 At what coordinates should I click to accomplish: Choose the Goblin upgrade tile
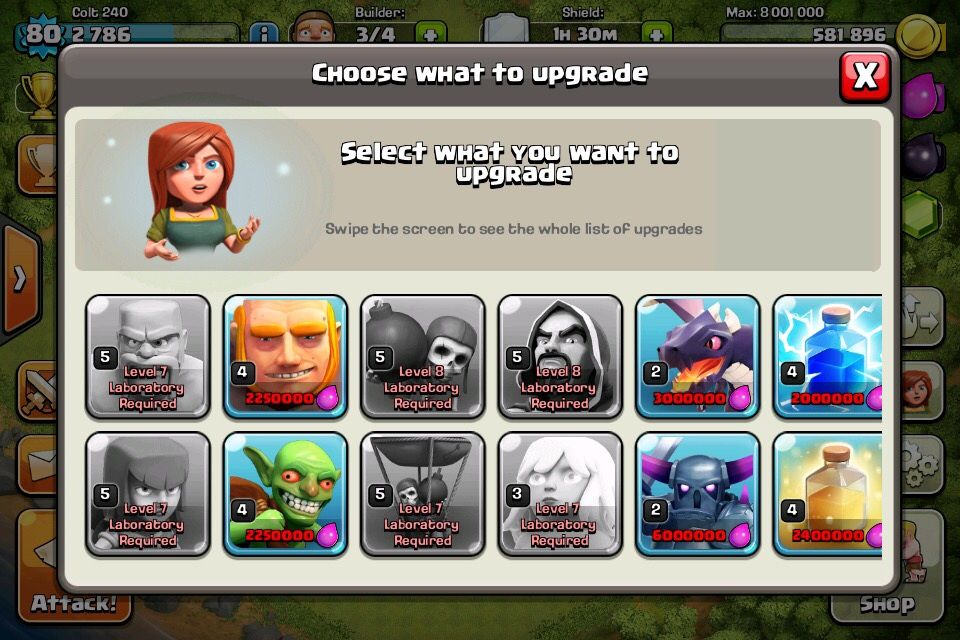[x=285, y=493]
